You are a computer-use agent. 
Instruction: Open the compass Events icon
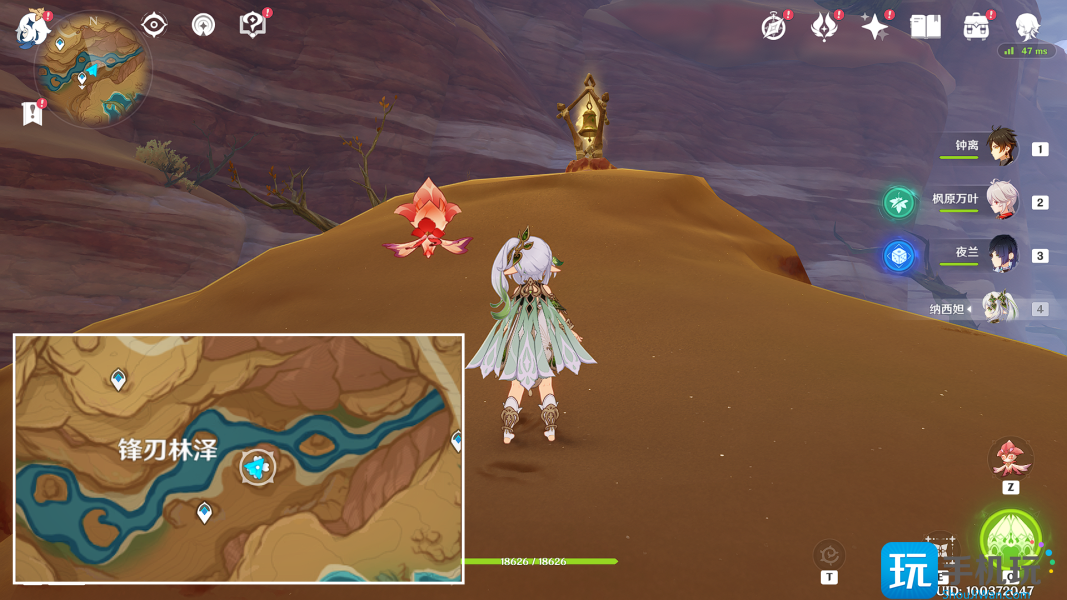773,27
